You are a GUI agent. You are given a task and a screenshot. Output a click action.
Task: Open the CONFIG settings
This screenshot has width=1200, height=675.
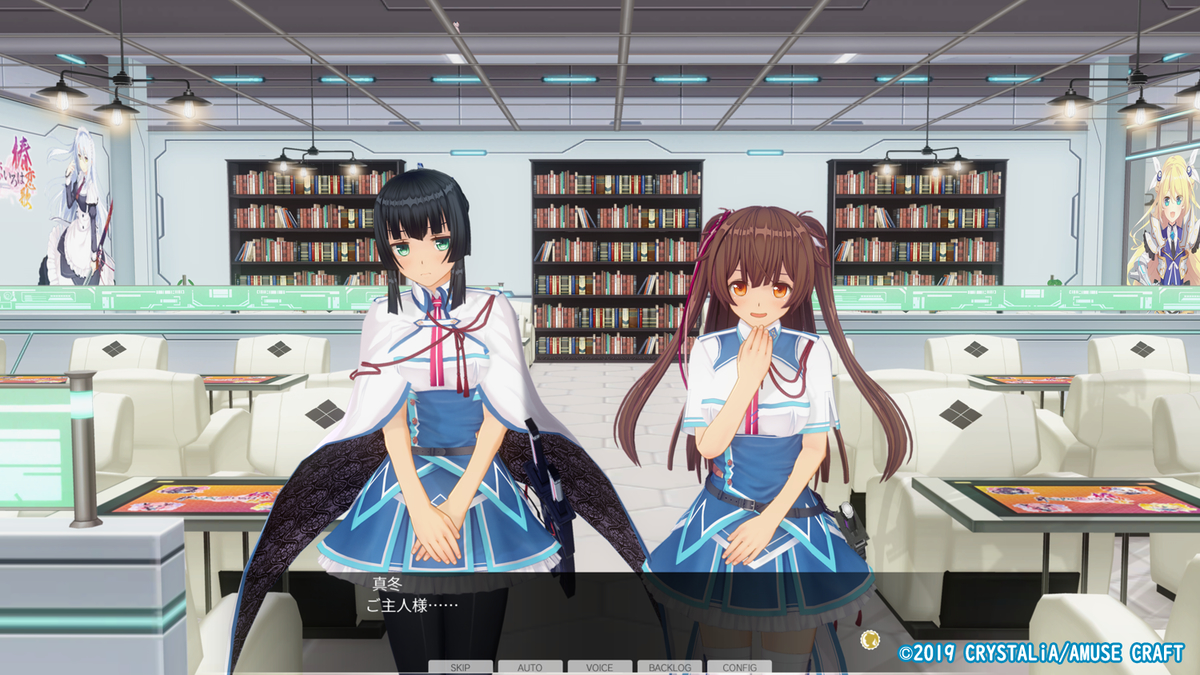tap(739, 667)
